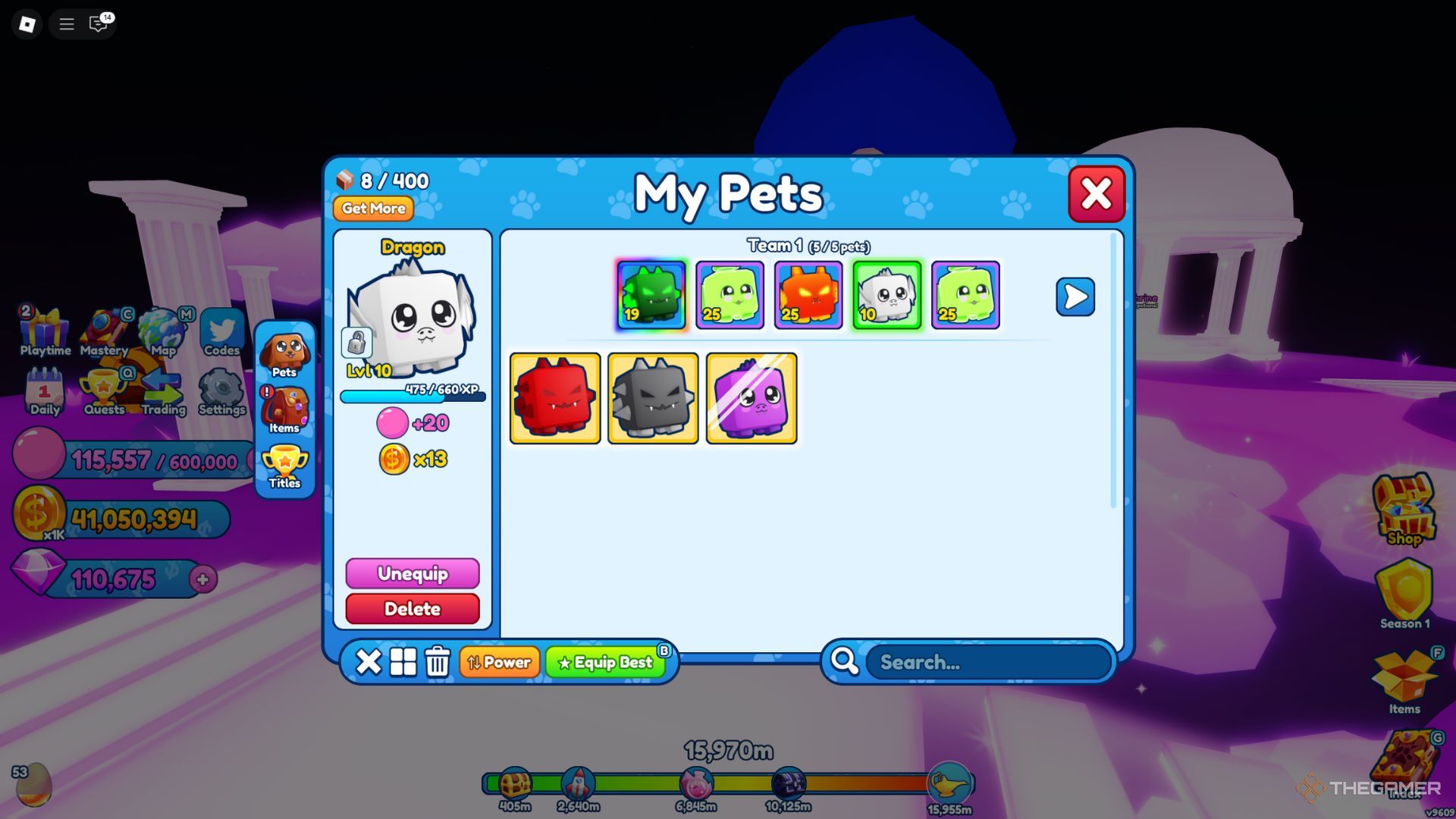Switch to the Items tab
Image resolution: width=1456 pixels, height=819 pixels.
[x=284, y=410]
